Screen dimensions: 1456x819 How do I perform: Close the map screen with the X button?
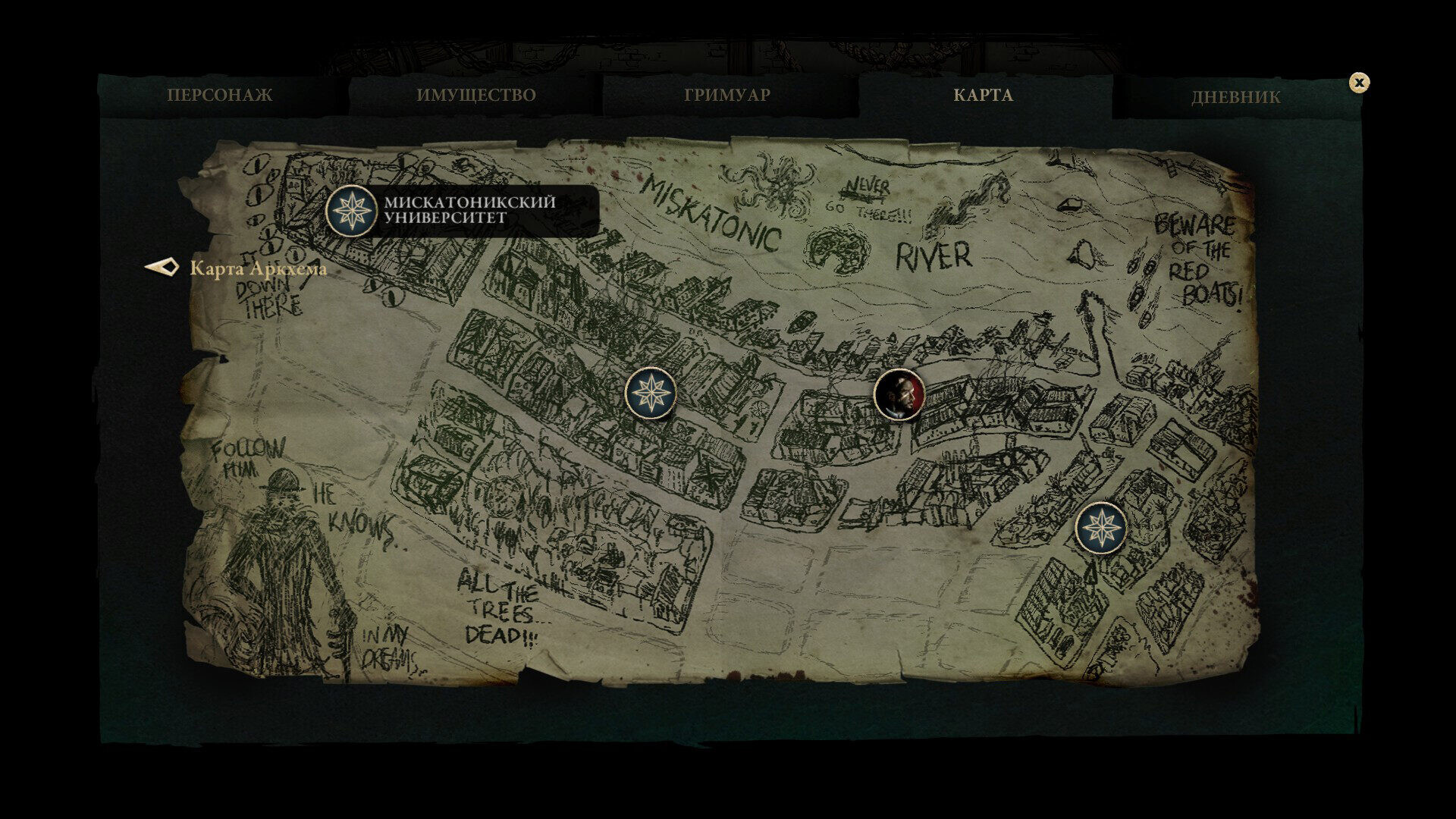pos(1359,83)
